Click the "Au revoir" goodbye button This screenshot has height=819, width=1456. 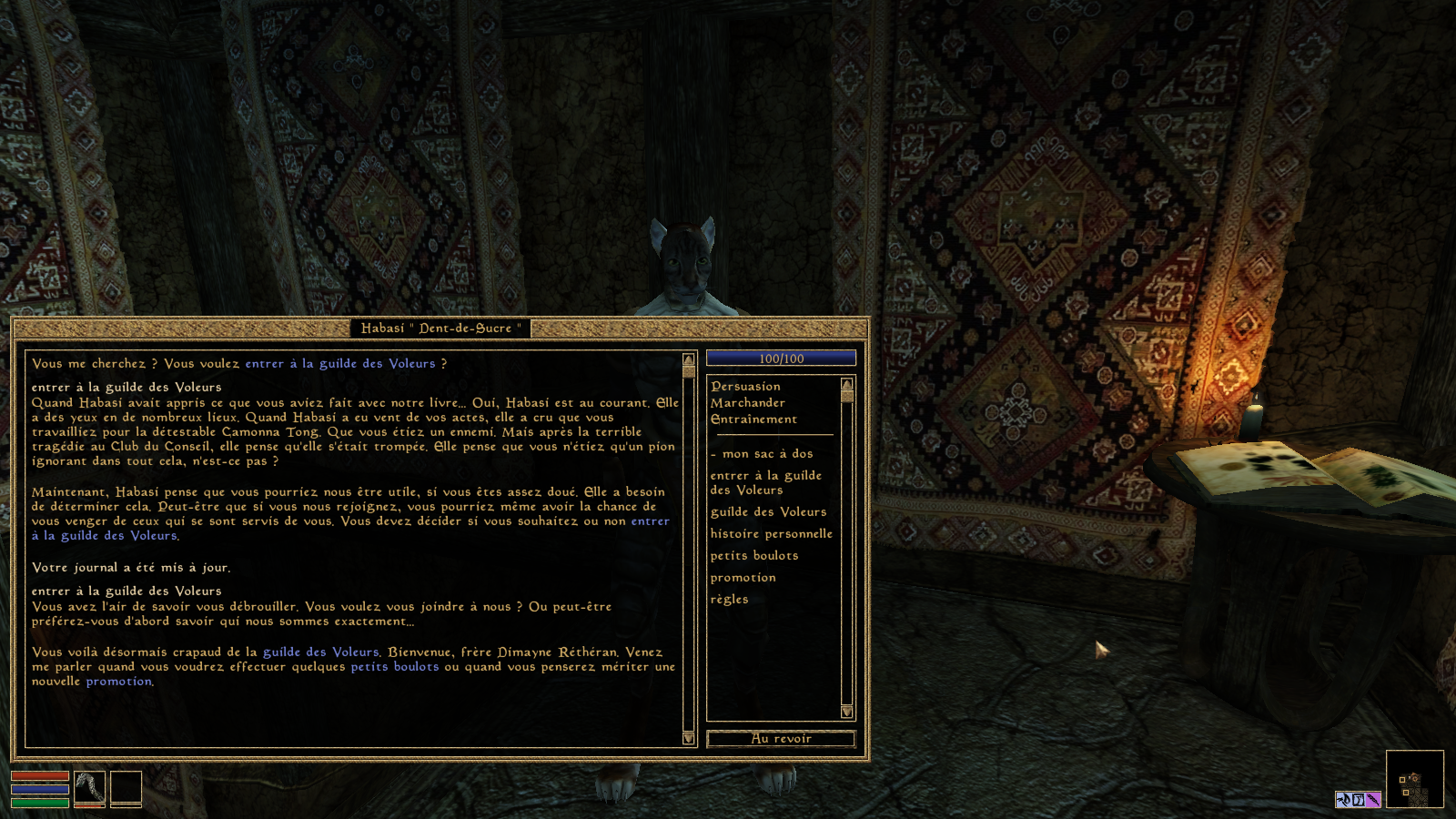click(x=781, y=739)
